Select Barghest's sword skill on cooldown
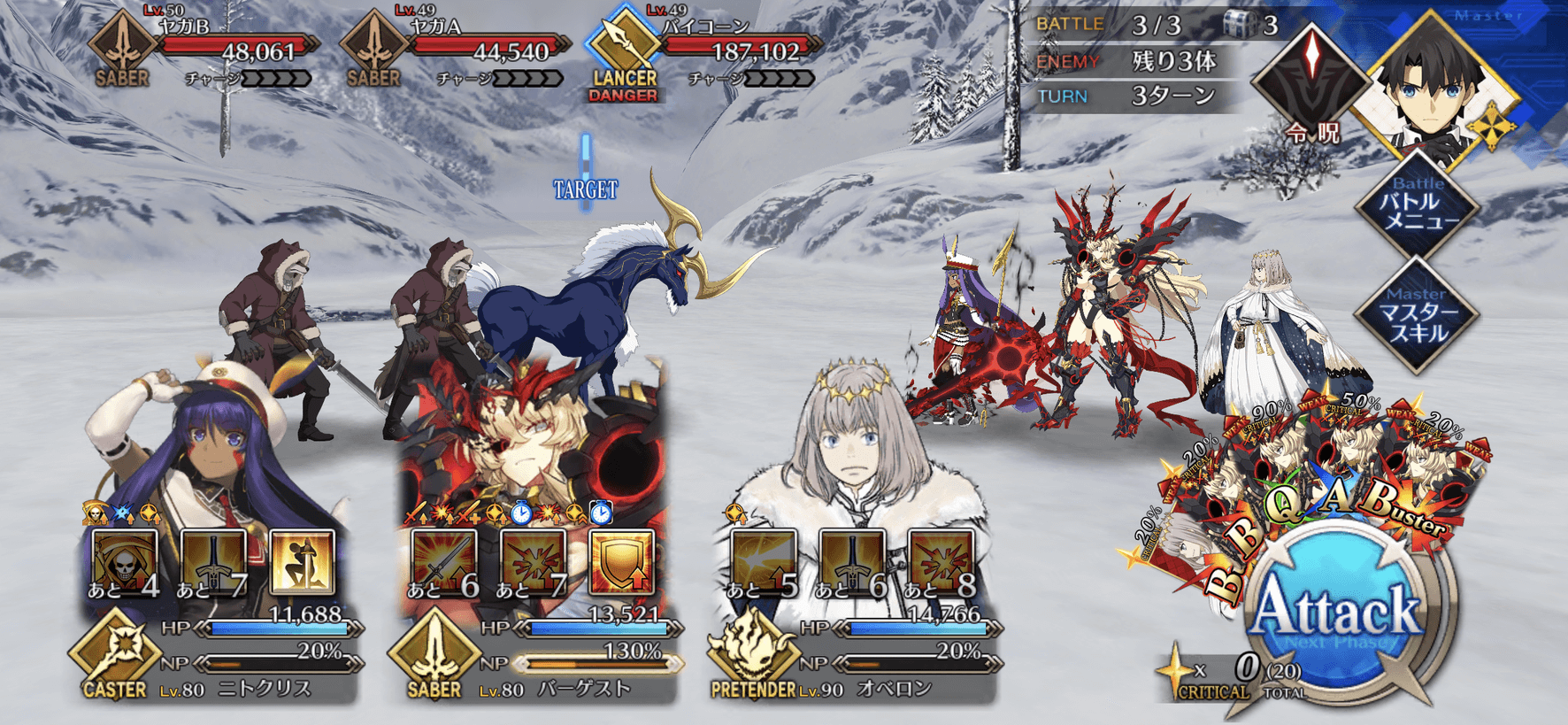 click(x=444, y=563)
